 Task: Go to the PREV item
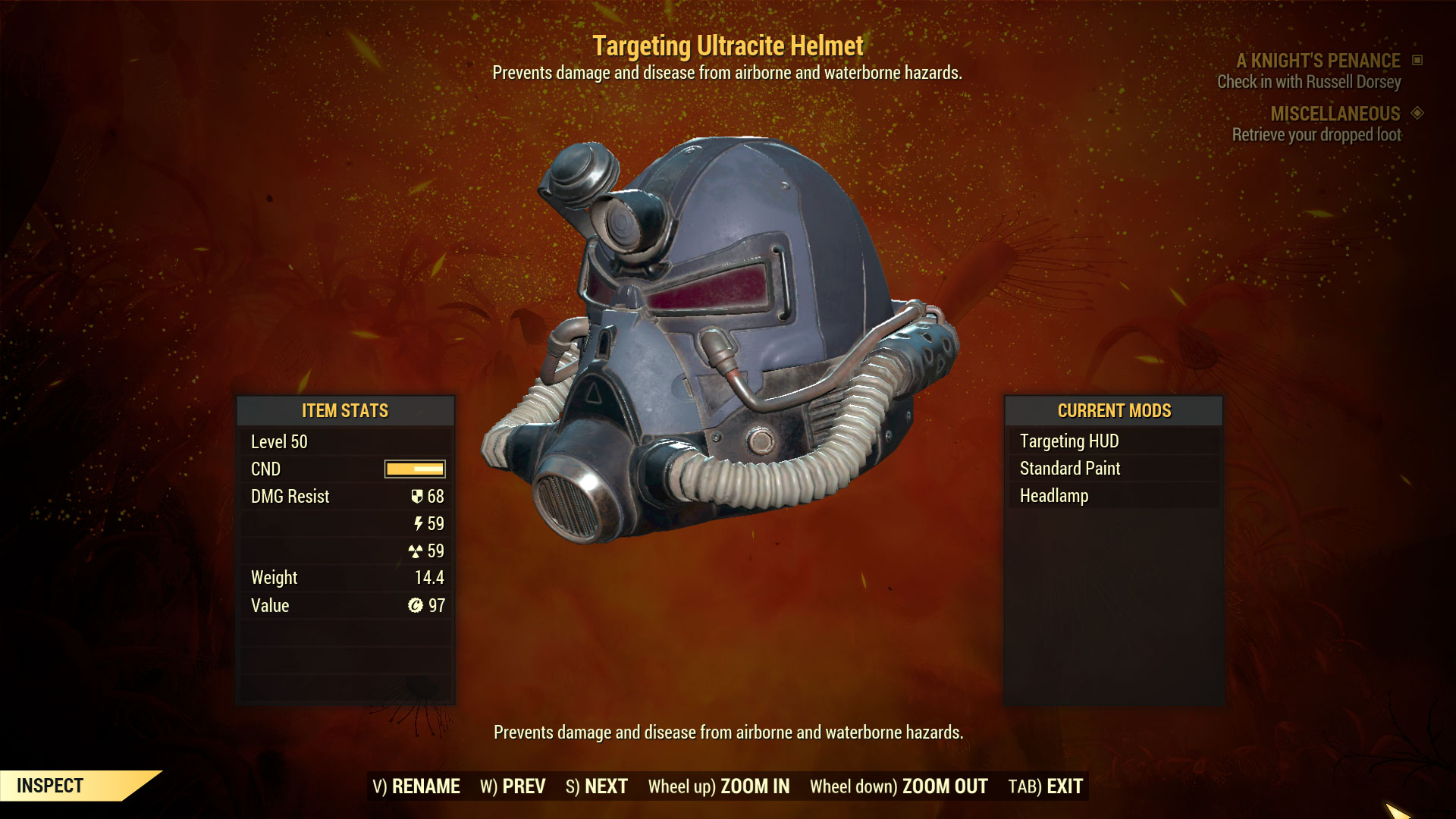tap(513, 786)
